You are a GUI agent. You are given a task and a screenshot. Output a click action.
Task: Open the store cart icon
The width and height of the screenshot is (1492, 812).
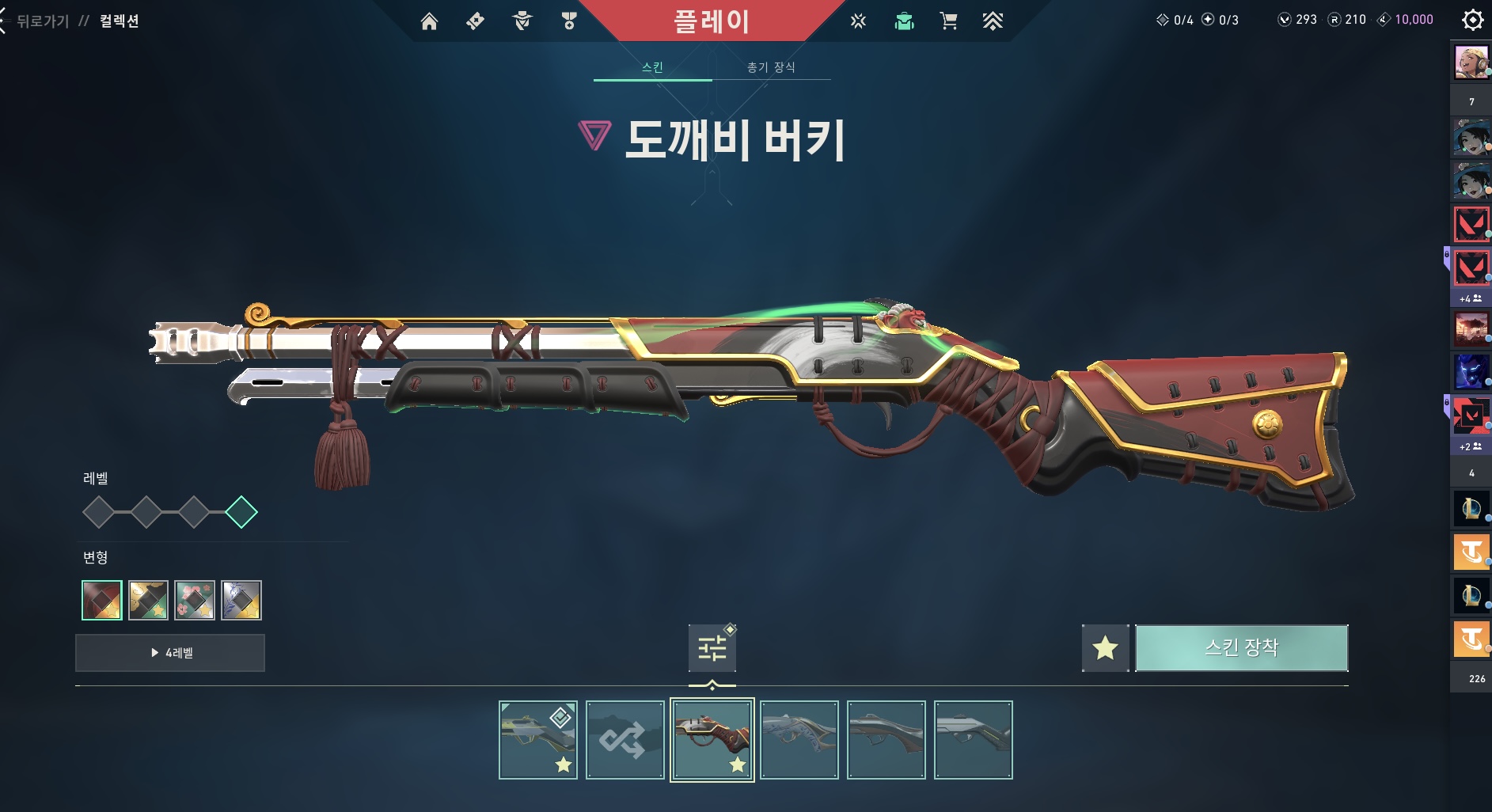tap(948, 21)
